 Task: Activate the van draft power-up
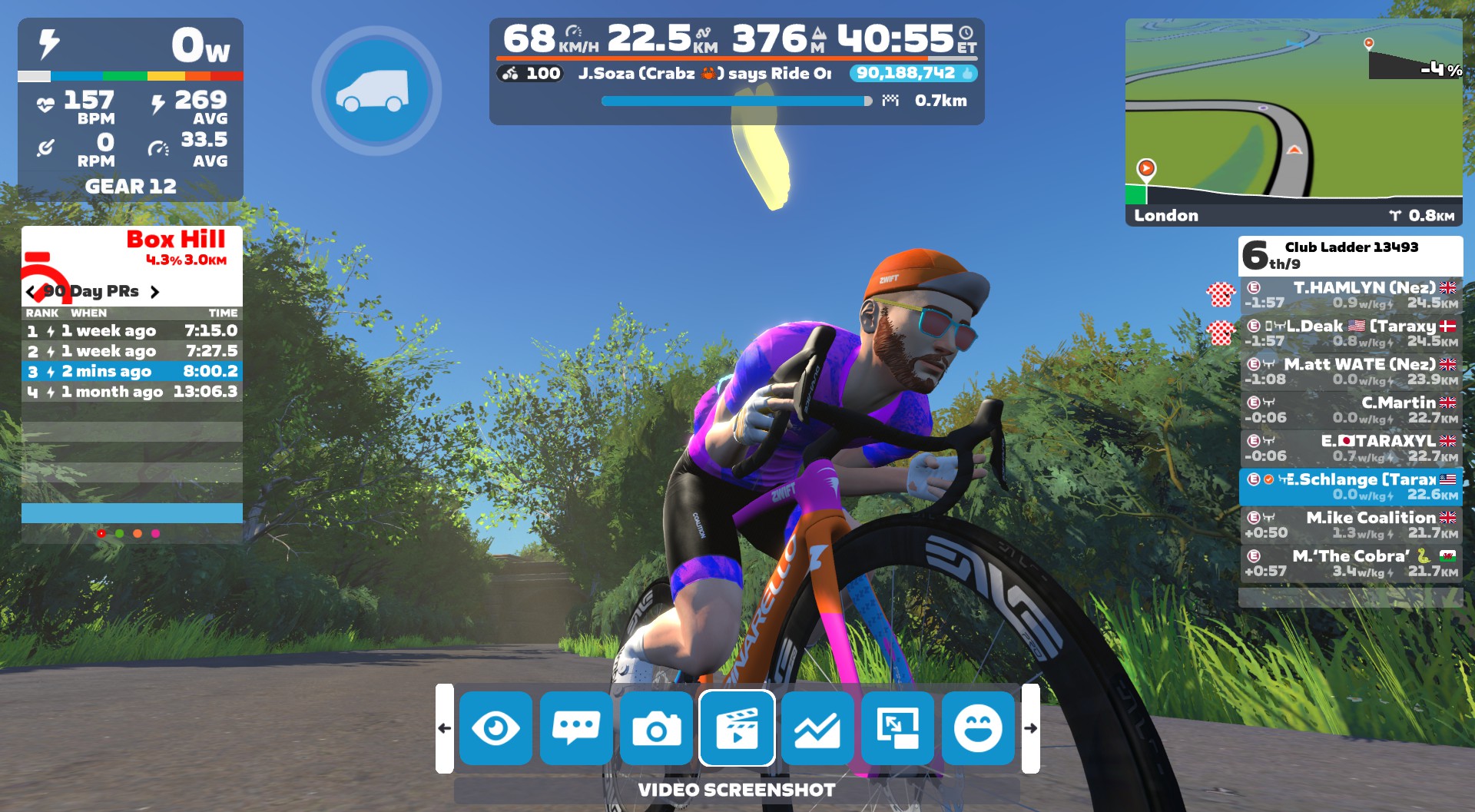pyautogui.click(x=376, y=91)
